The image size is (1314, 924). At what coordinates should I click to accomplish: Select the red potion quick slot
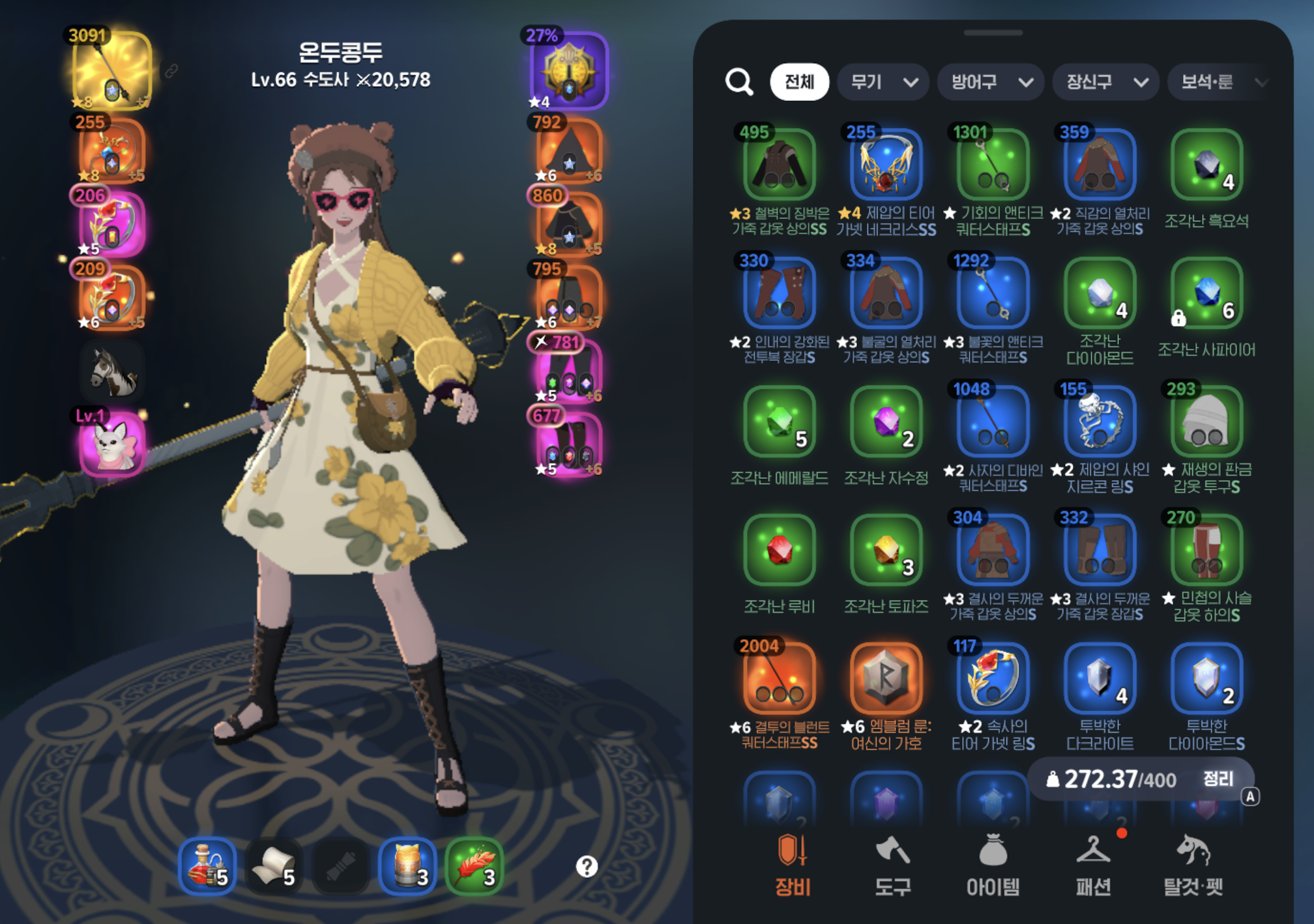click(x=207, y=867)
